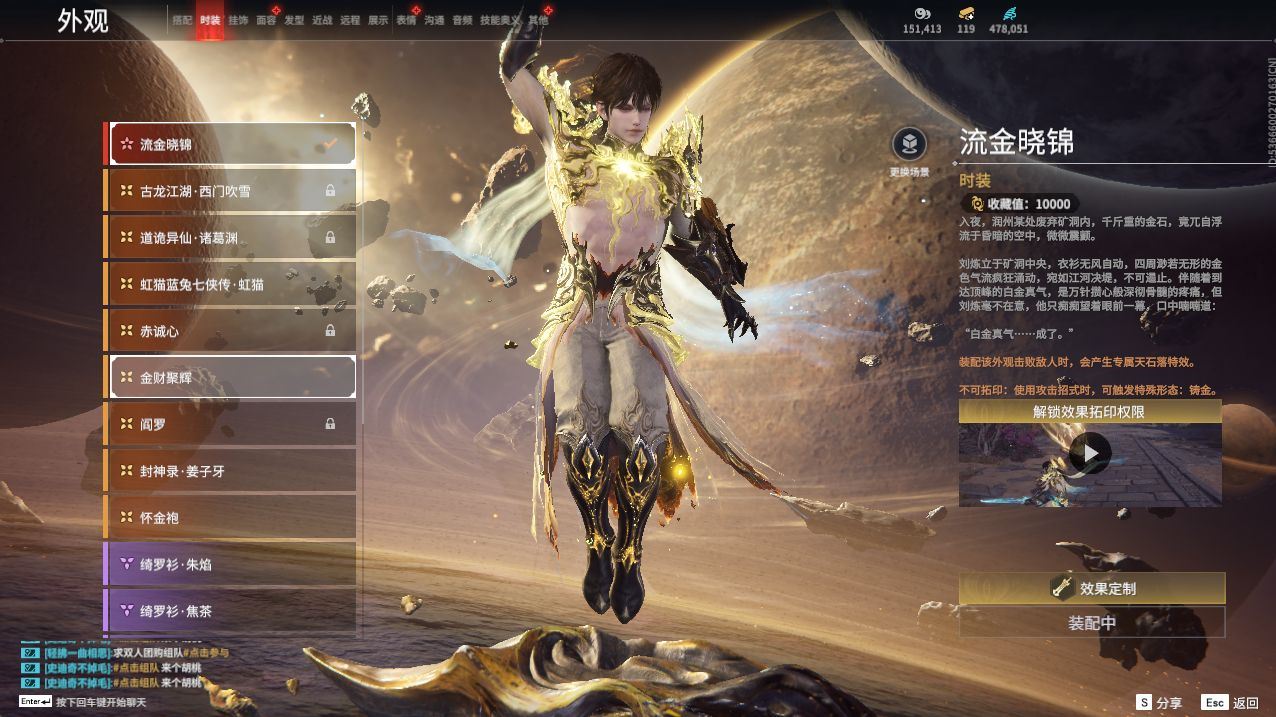
Task: Select the 阎罗 outfit entry
Action: click(231, 424)
